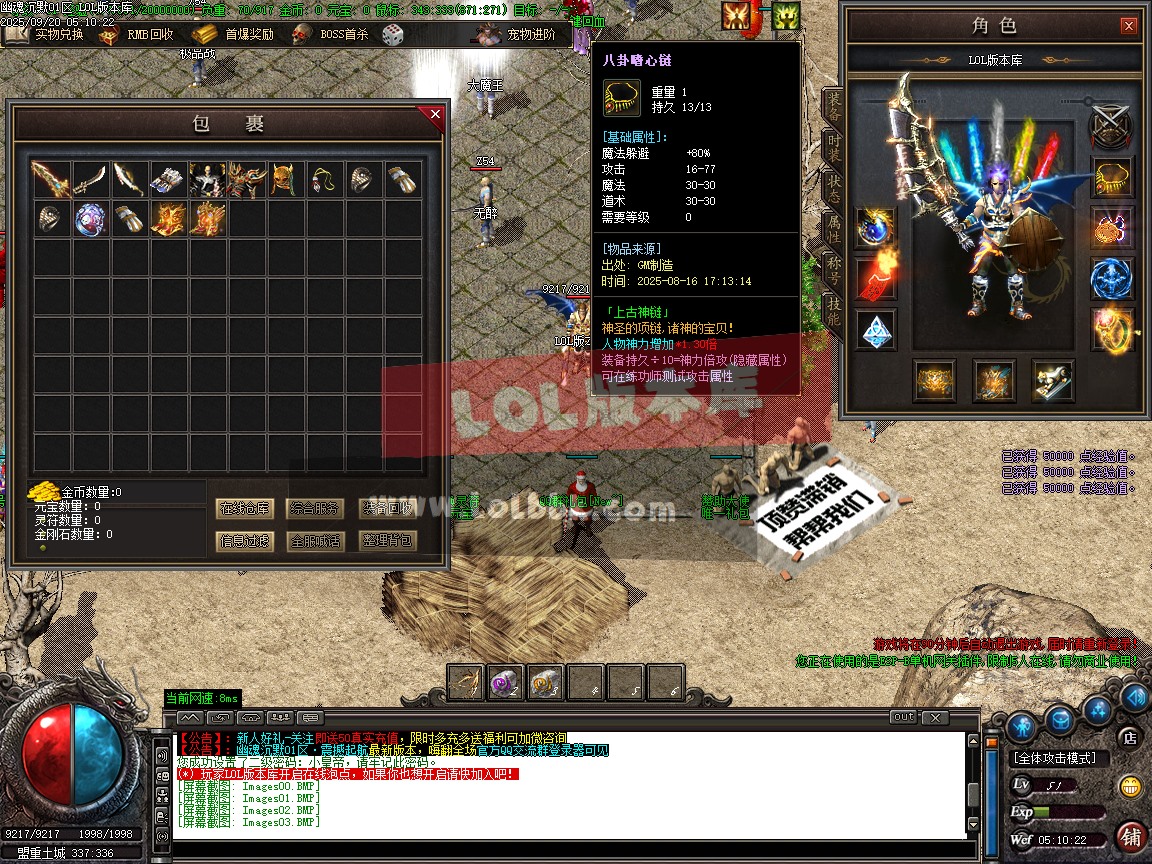Switch to the 状态 status tab
Screen dimensions: 1152x864
[x=833, y=189]
